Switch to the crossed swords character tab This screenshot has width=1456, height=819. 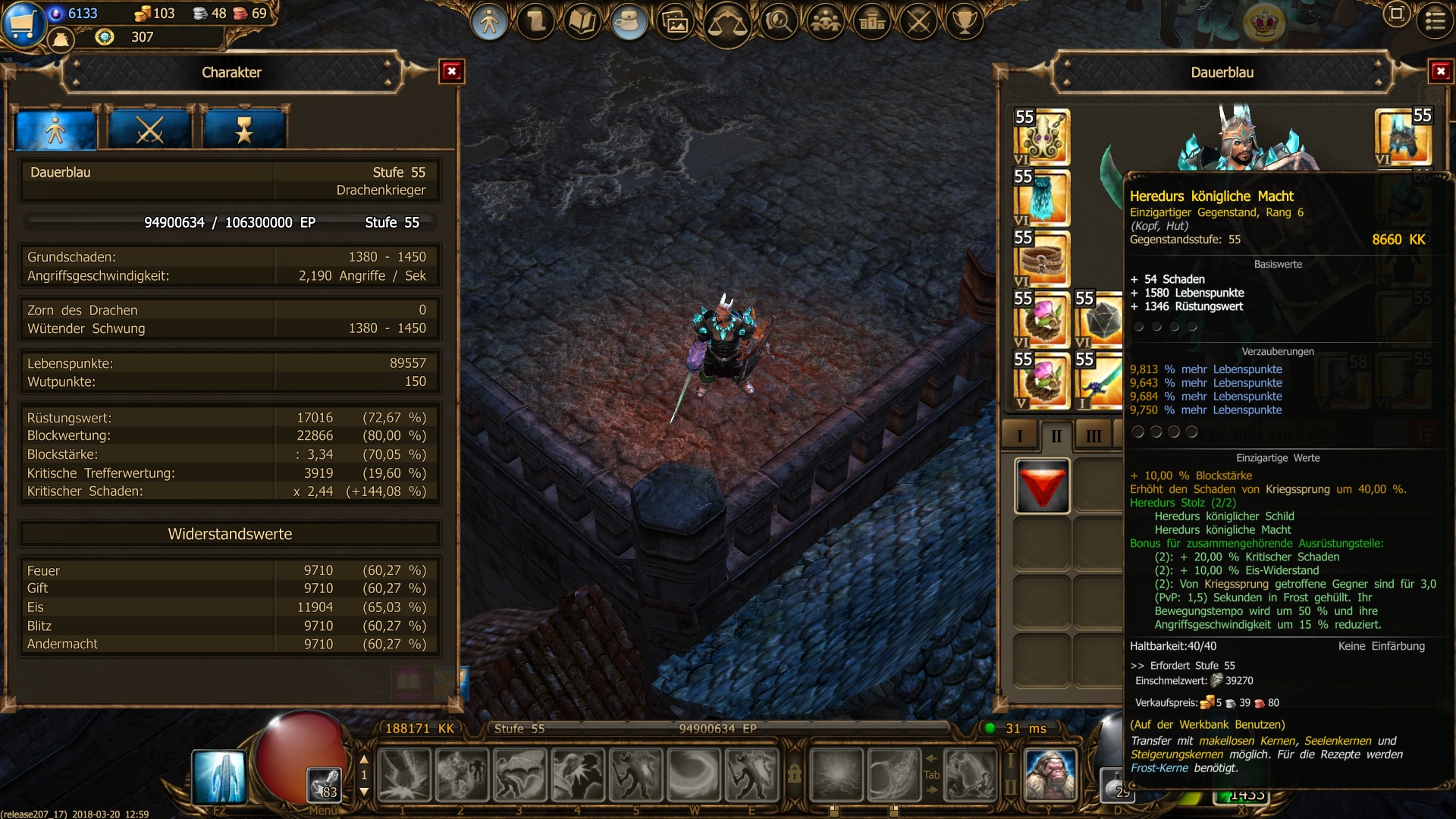tap(149, 130)
